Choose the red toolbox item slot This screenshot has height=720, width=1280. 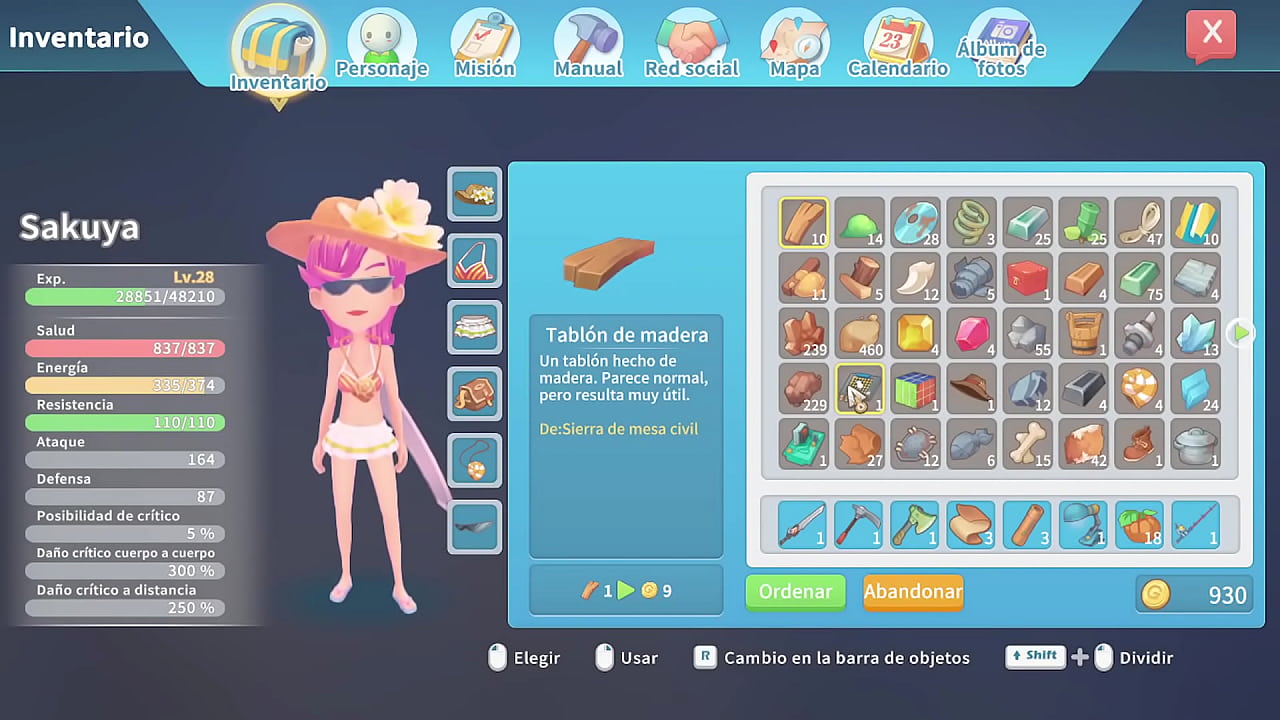coord(1028,278)
